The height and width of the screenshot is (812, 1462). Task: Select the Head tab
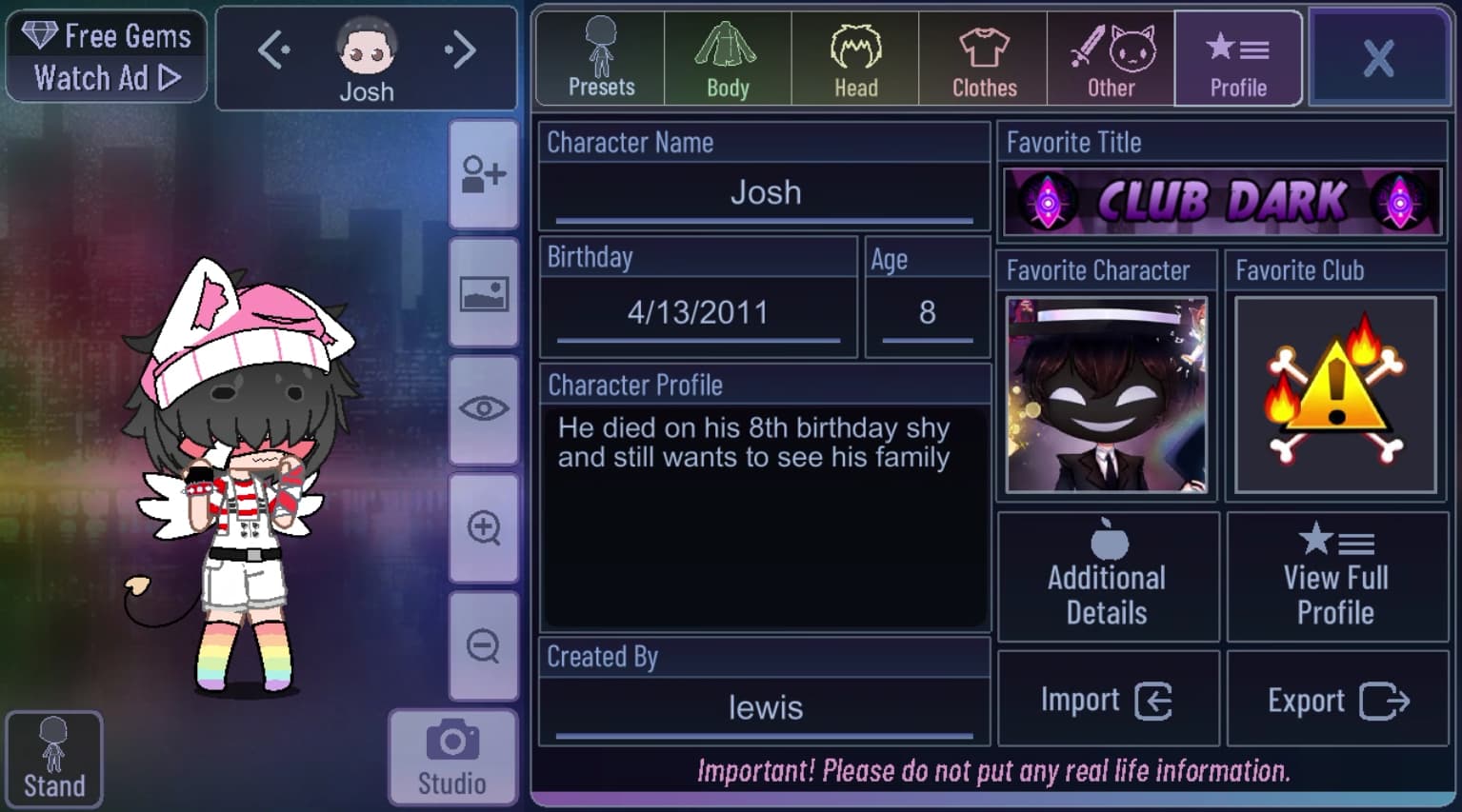(x=855, y=59)
